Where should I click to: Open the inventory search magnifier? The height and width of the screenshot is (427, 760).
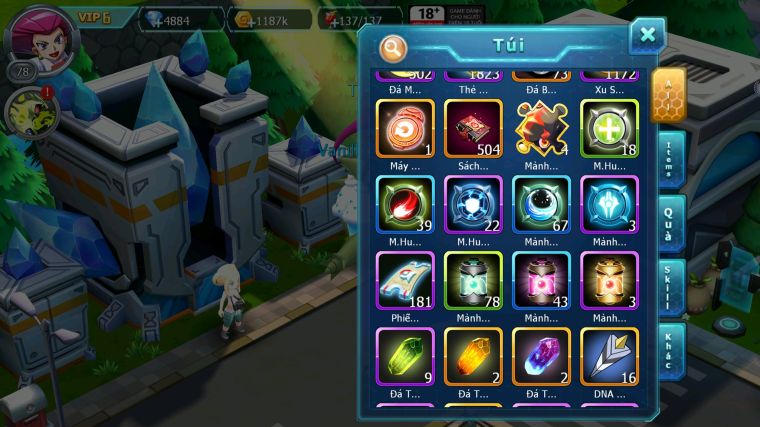pyautogui.click(x=393, y=47)
